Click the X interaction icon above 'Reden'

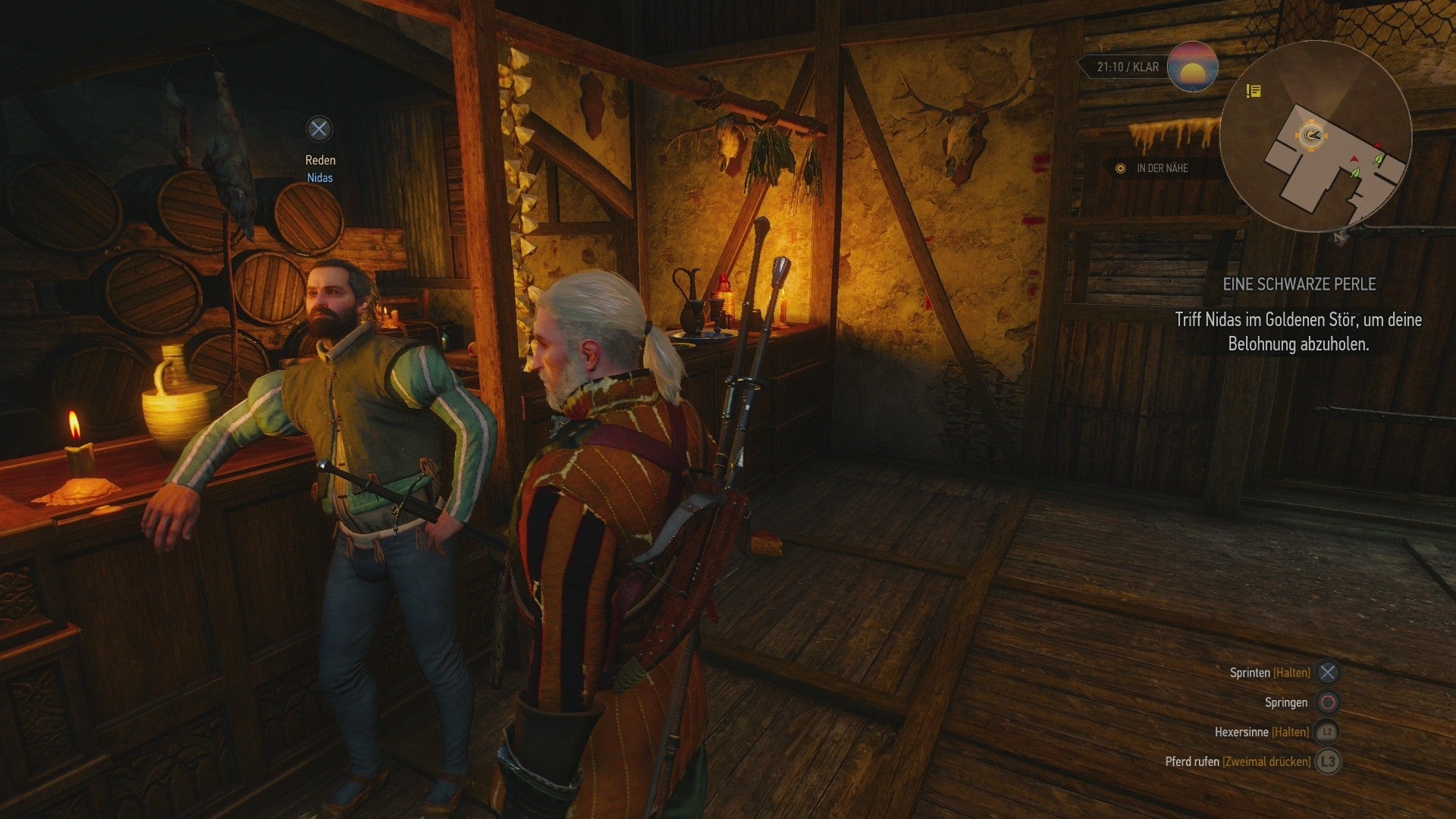(318, 130)
